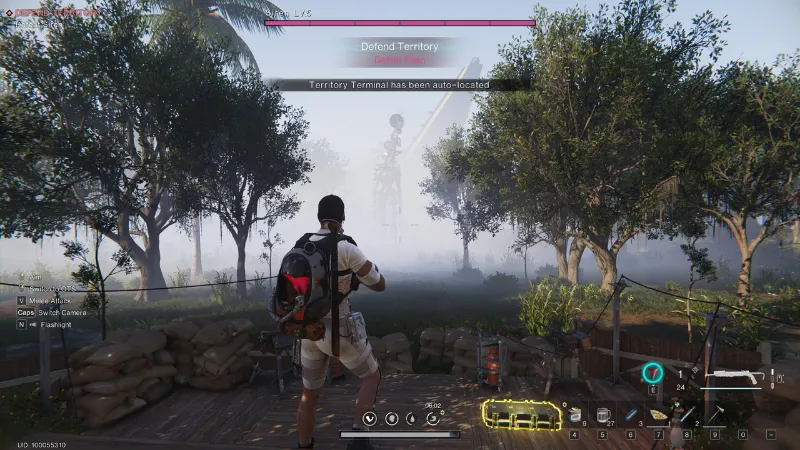Choose the blue syringe hotbar slot
The image size is (800, 450).
[x=630, y=414]
